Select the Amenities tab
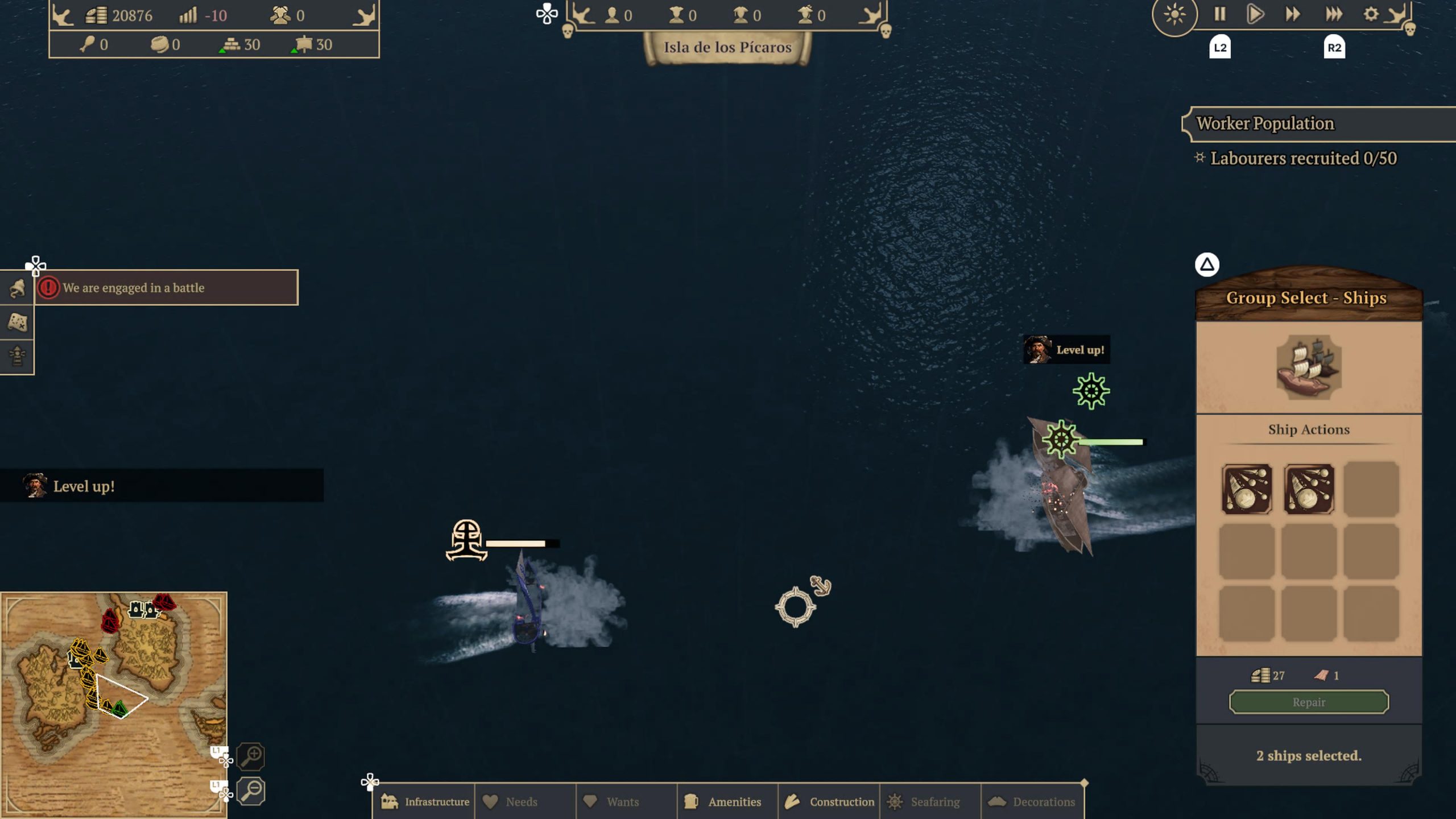 (x=726, y=801)
